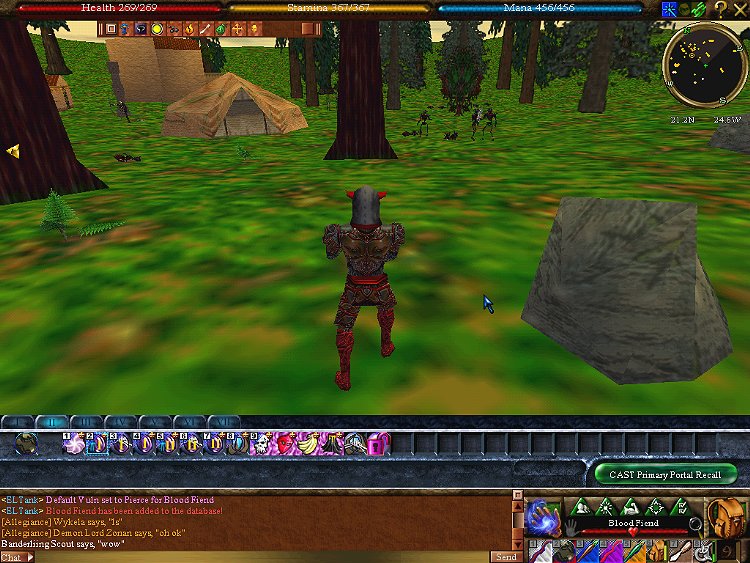Send the chat message
The width and height of the screenshot is (750, 563).
[503, 556]
